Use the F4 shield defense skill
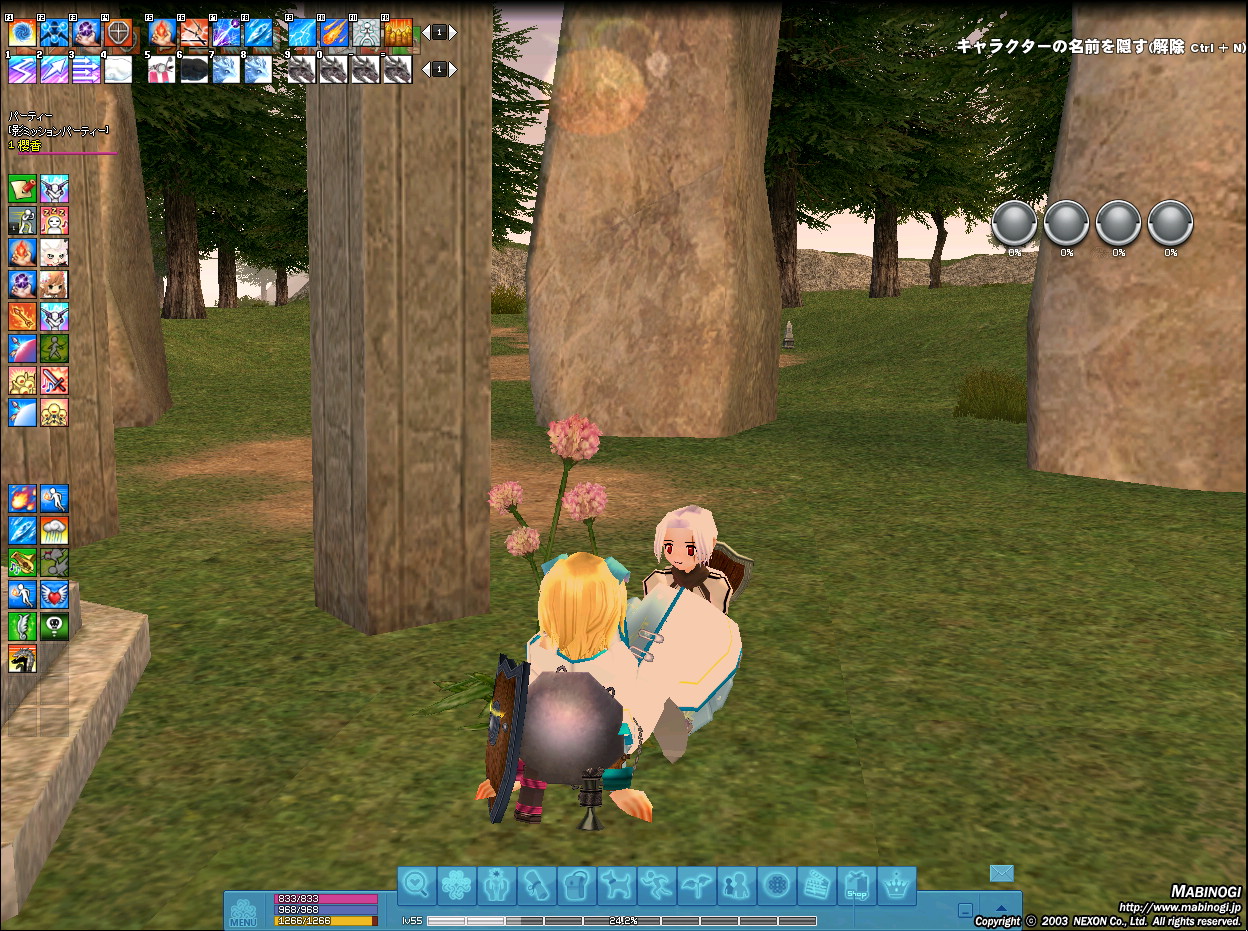This screenshot has width=1248, height=931. point(118,33)
